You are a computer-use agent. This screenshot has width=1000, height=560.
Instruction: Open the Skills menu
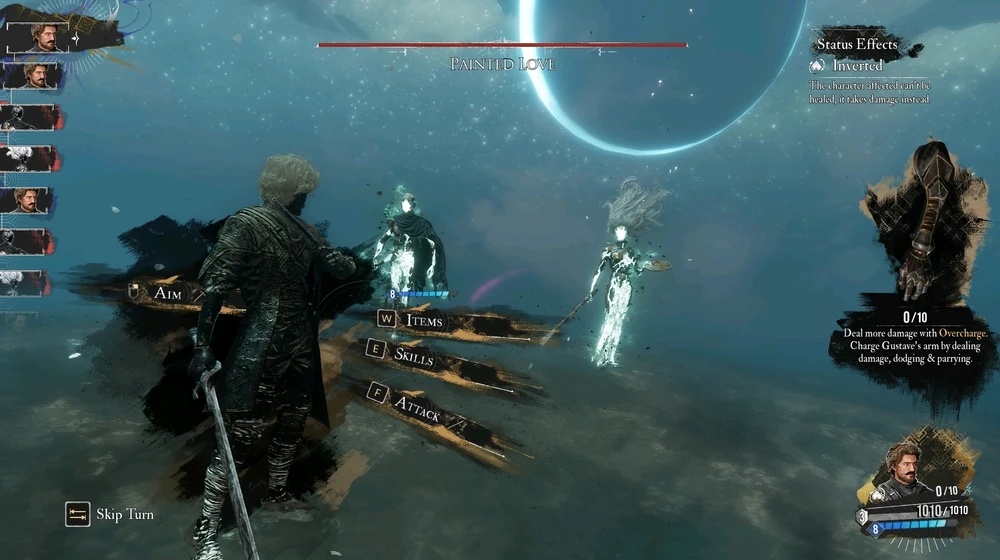413,355
